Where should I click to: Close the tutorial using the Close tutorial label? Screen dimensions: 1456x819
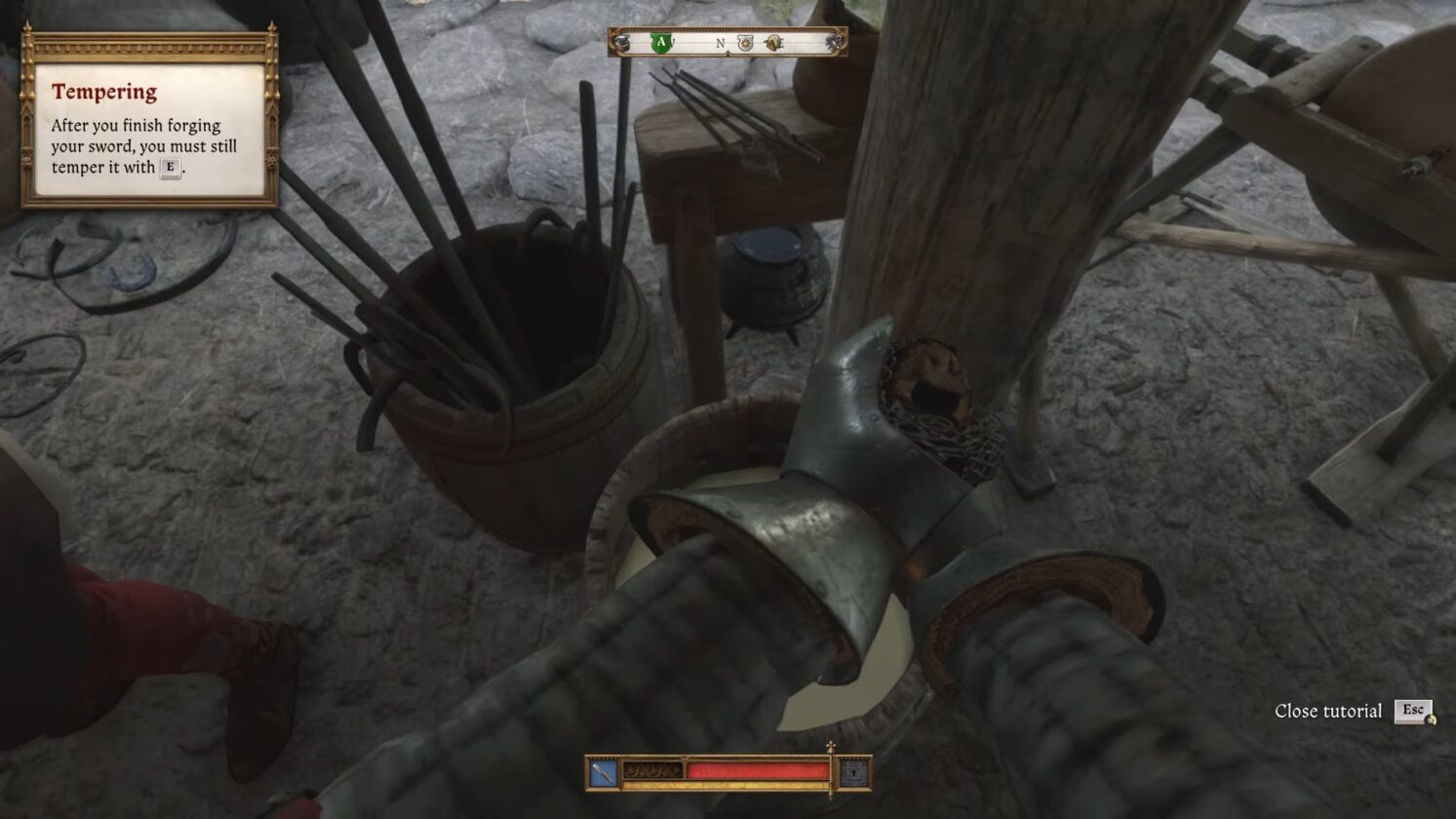click(x=1327, y=712)
